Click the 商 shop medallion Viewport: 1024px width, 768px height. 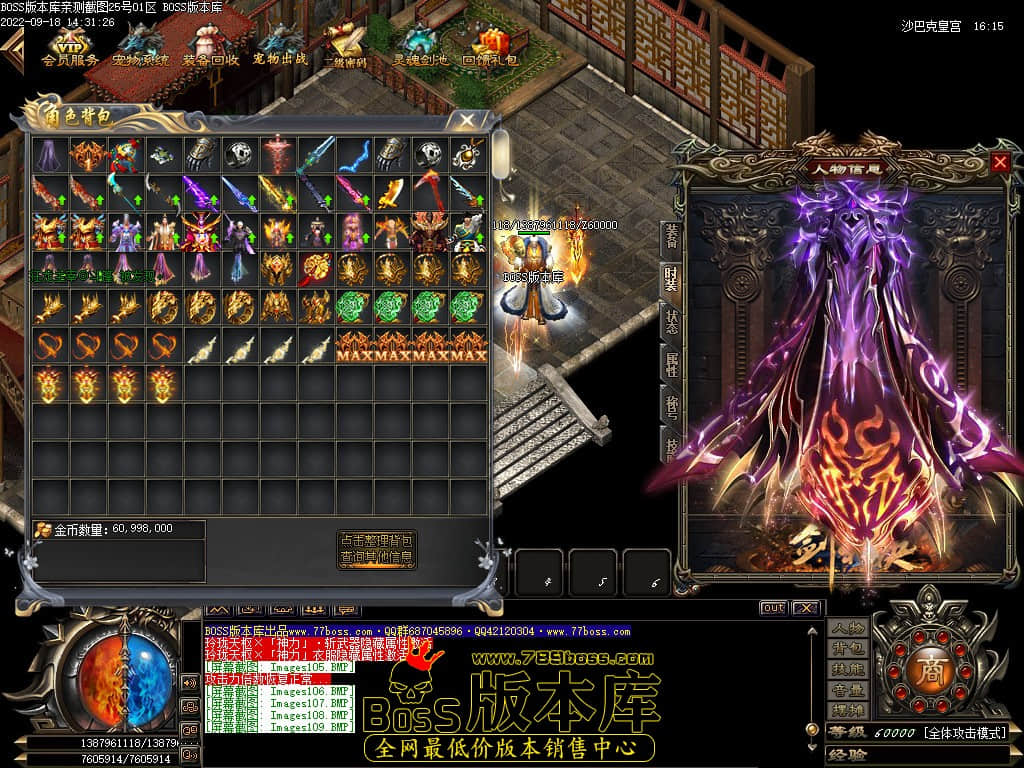click(x=922, y=670)
